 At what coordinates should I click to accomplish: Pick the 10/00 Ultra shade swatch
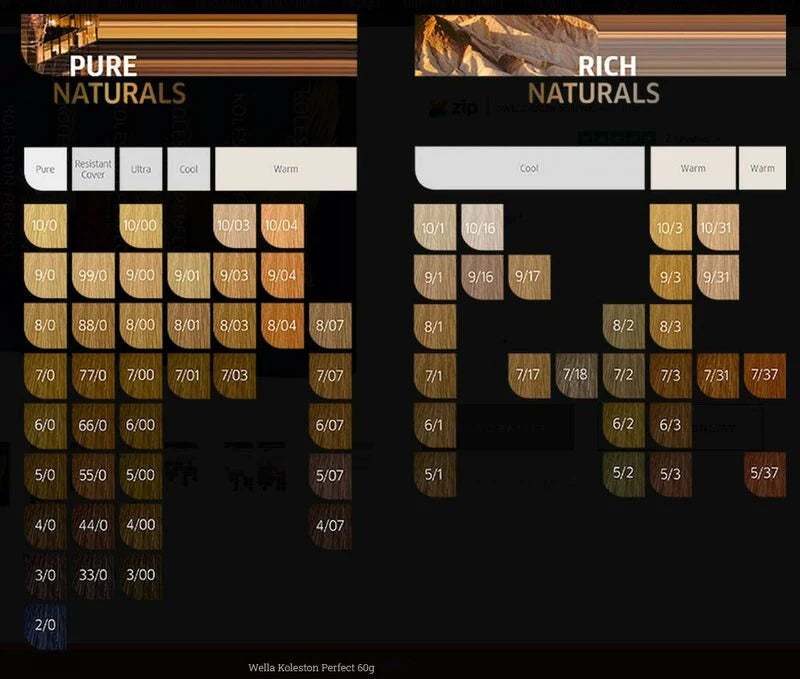click(x=141, y=226)
